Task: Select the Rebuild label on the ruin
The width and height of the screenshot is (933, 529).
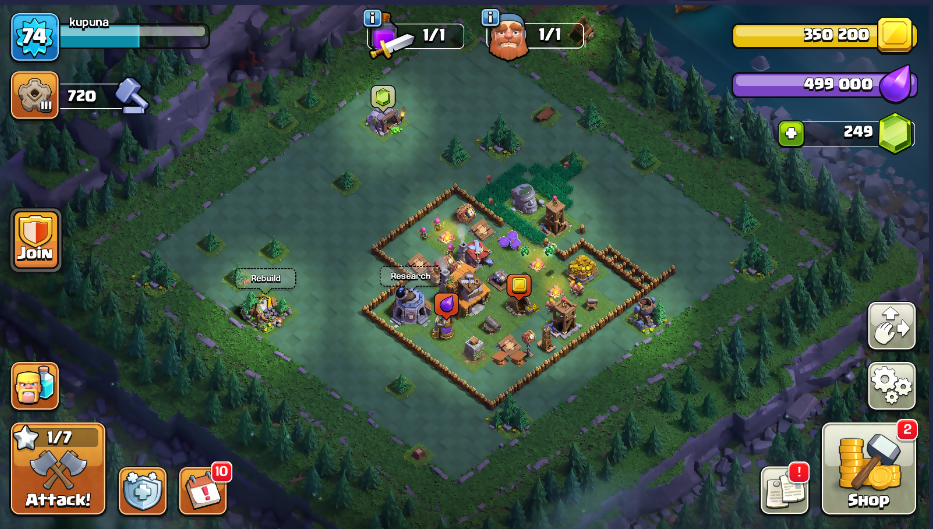Action: click(x=265, y=278)
